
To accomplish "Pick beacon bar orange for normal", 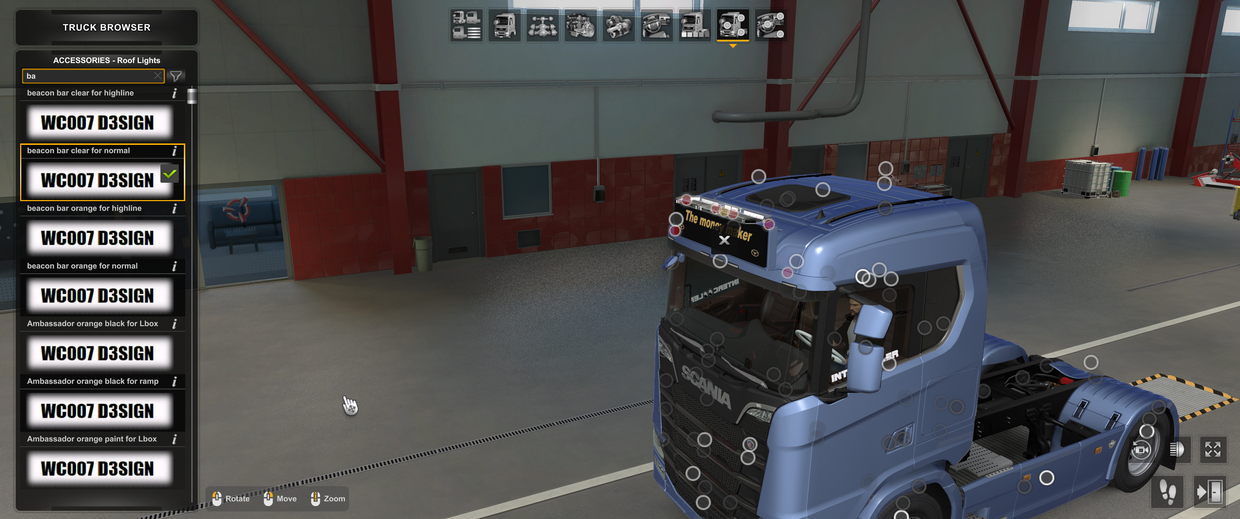I will point(97,296).
